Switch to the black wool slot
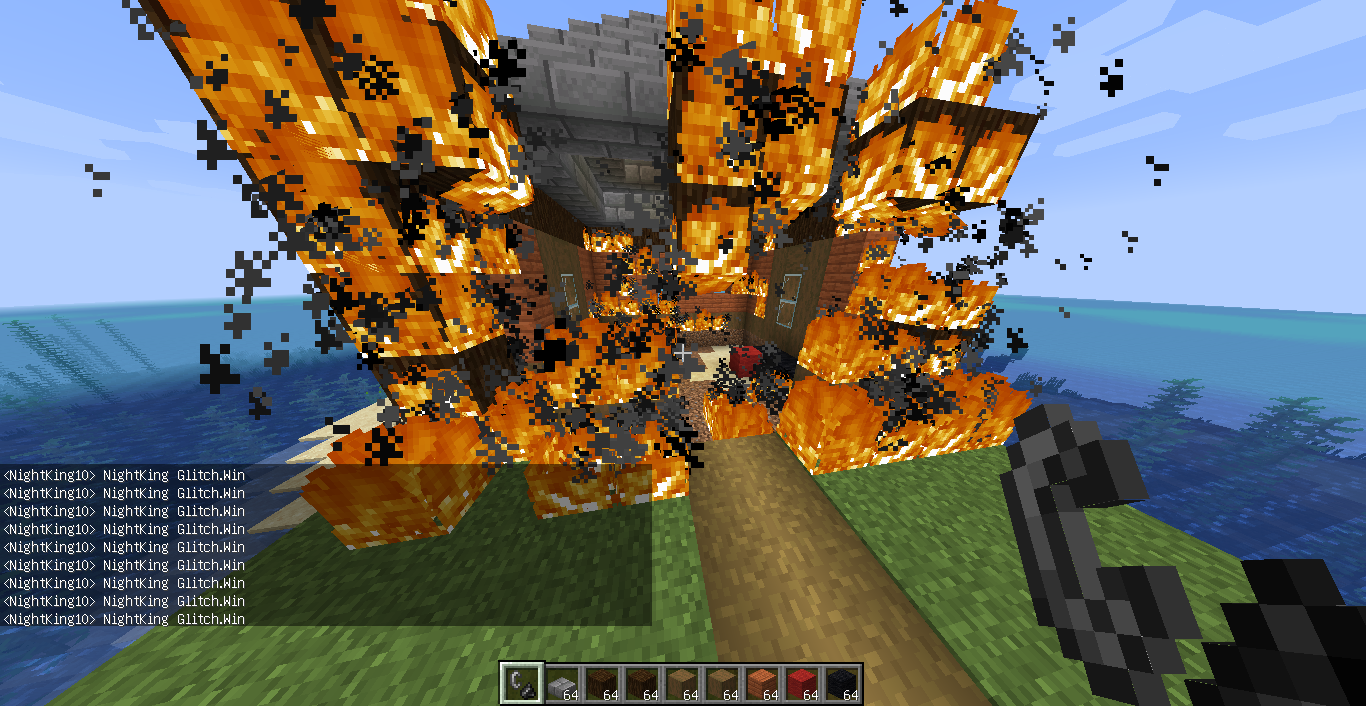 click(x=842, y=684)
